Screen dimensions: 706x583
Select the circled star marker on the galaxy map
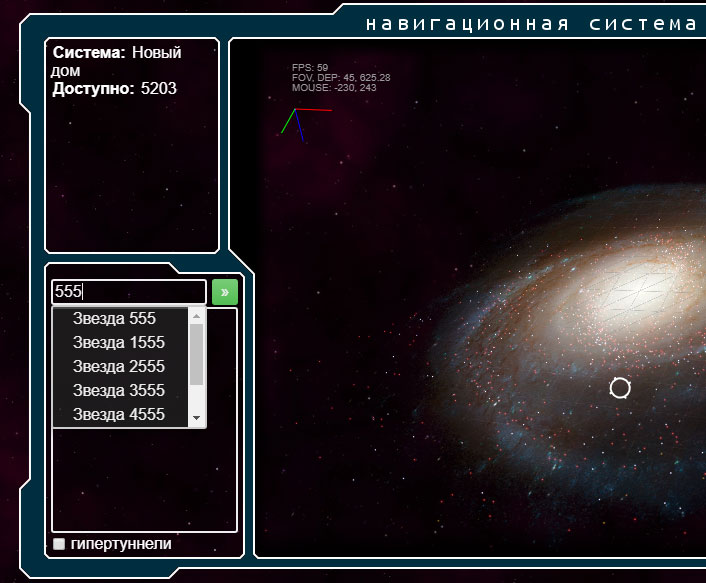[620, 388]
